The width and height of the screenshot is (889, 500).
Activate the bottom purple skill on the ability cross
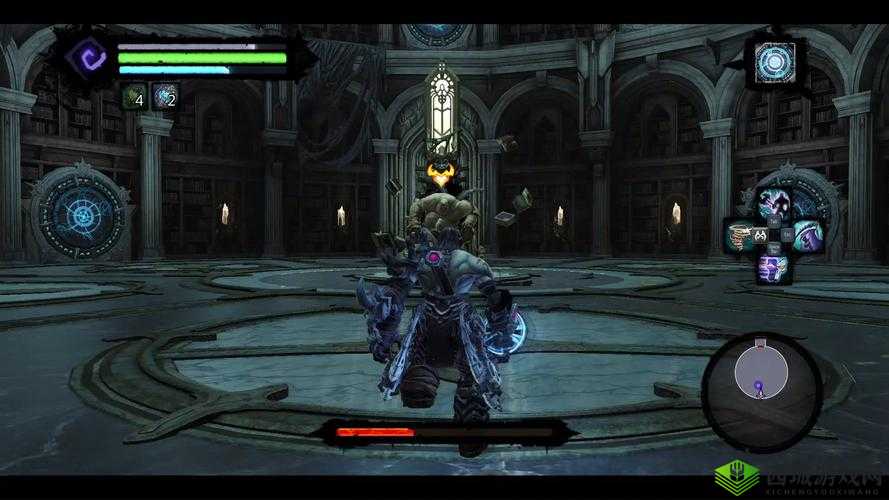pyautogui.click(x=772, y=266)
